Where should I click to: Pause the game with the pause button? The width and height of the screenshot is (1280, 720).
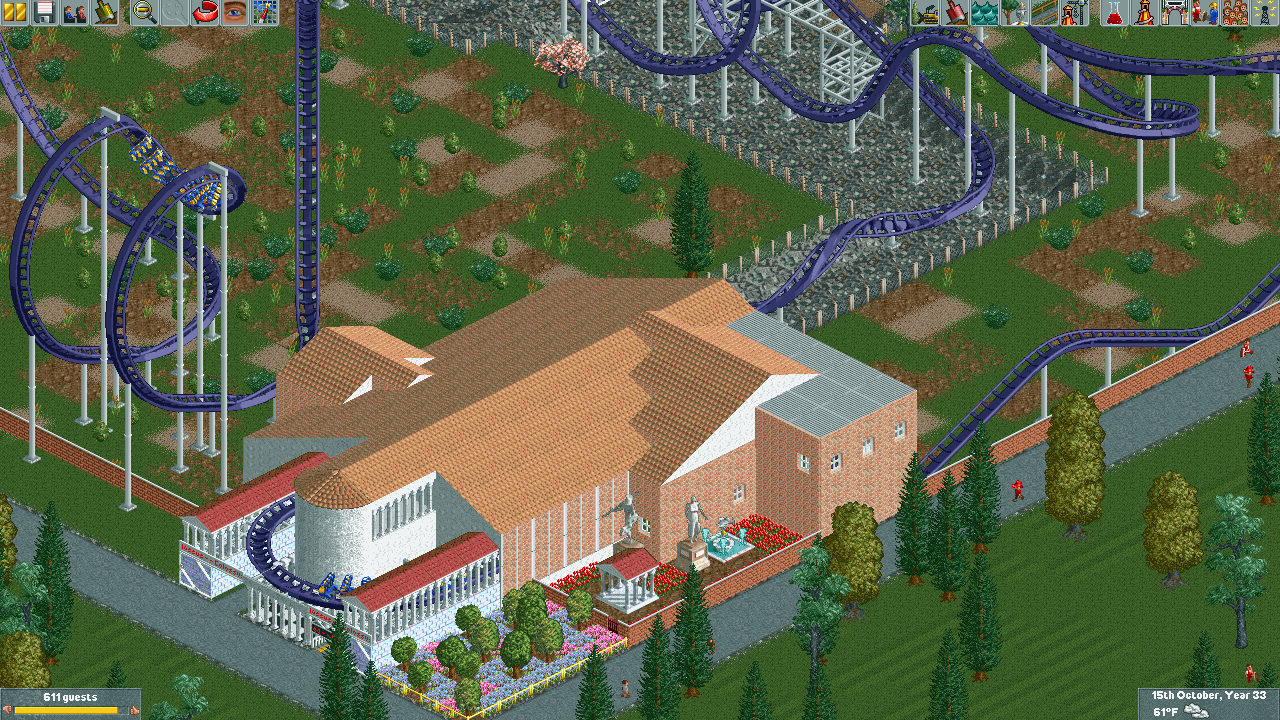point(15,12)
